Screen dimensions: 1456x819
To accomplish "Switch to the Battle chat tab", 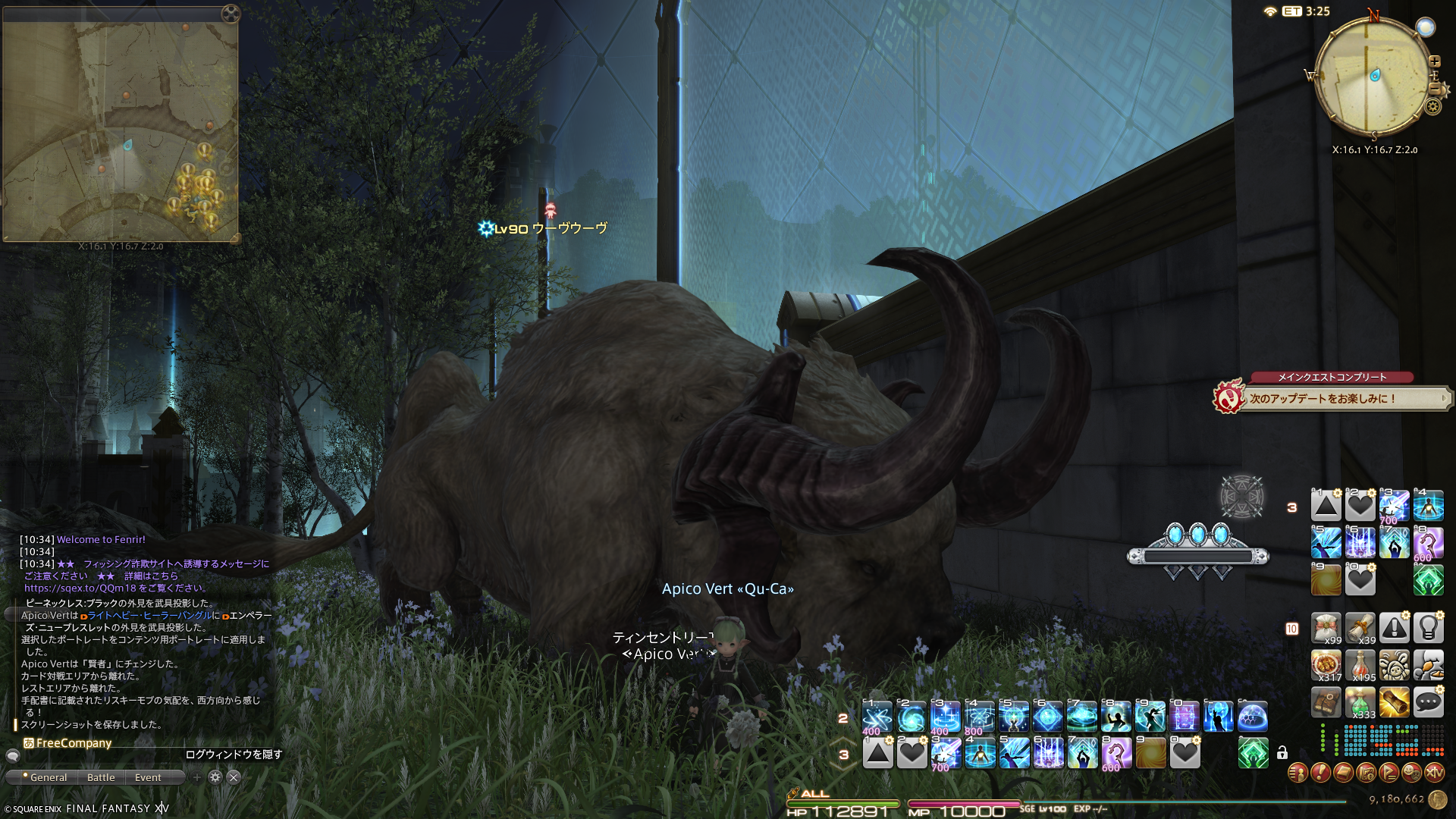I will click(101, 777).
